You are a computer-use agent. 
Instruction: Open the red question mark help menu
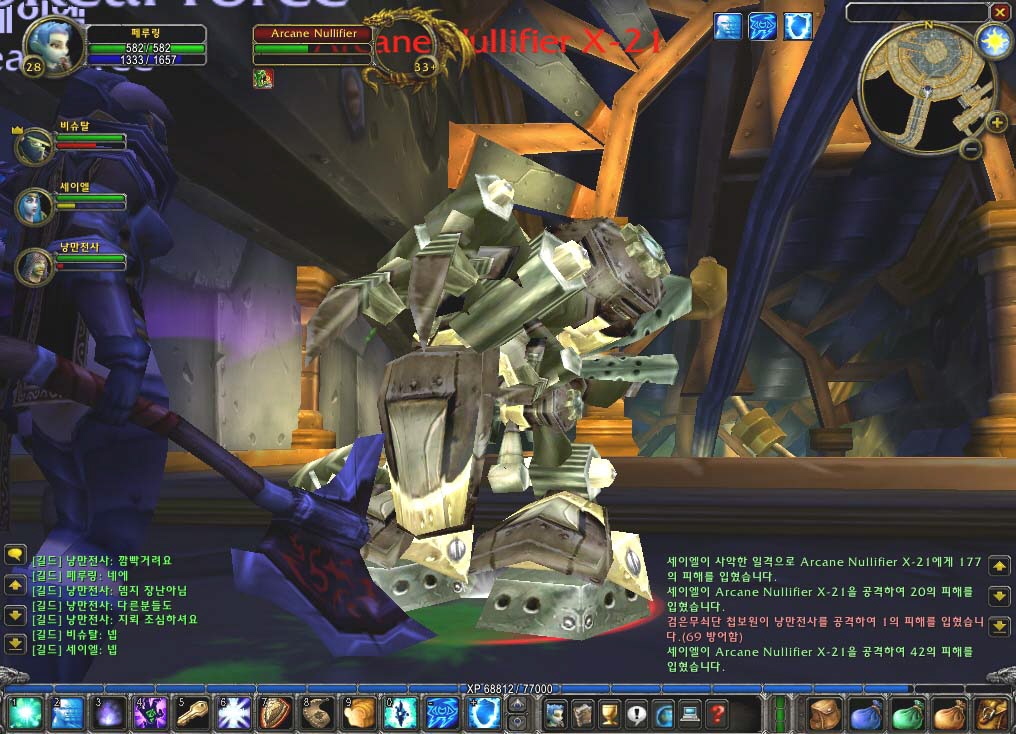coord(716,714)
